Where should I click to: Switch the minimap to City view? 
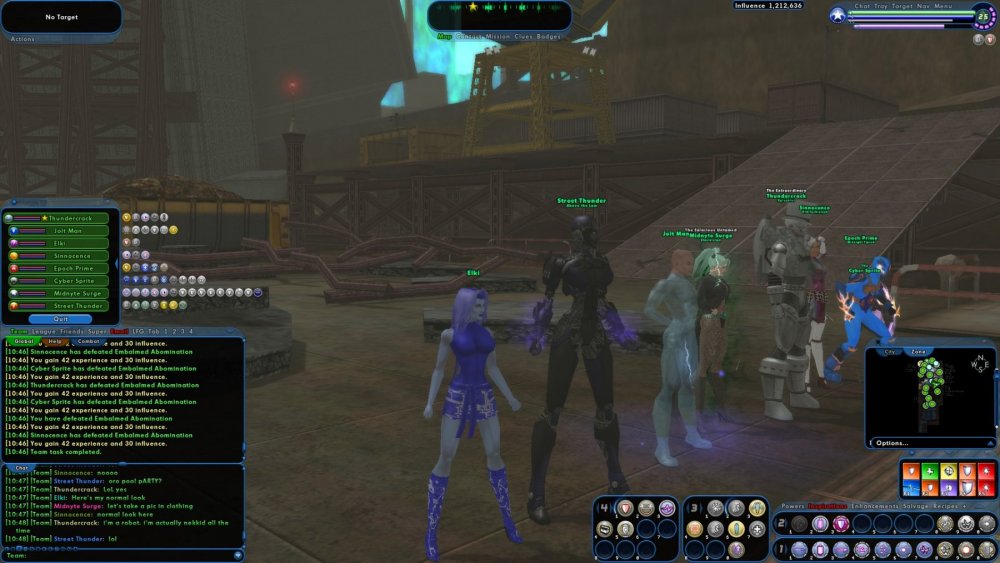889,352
